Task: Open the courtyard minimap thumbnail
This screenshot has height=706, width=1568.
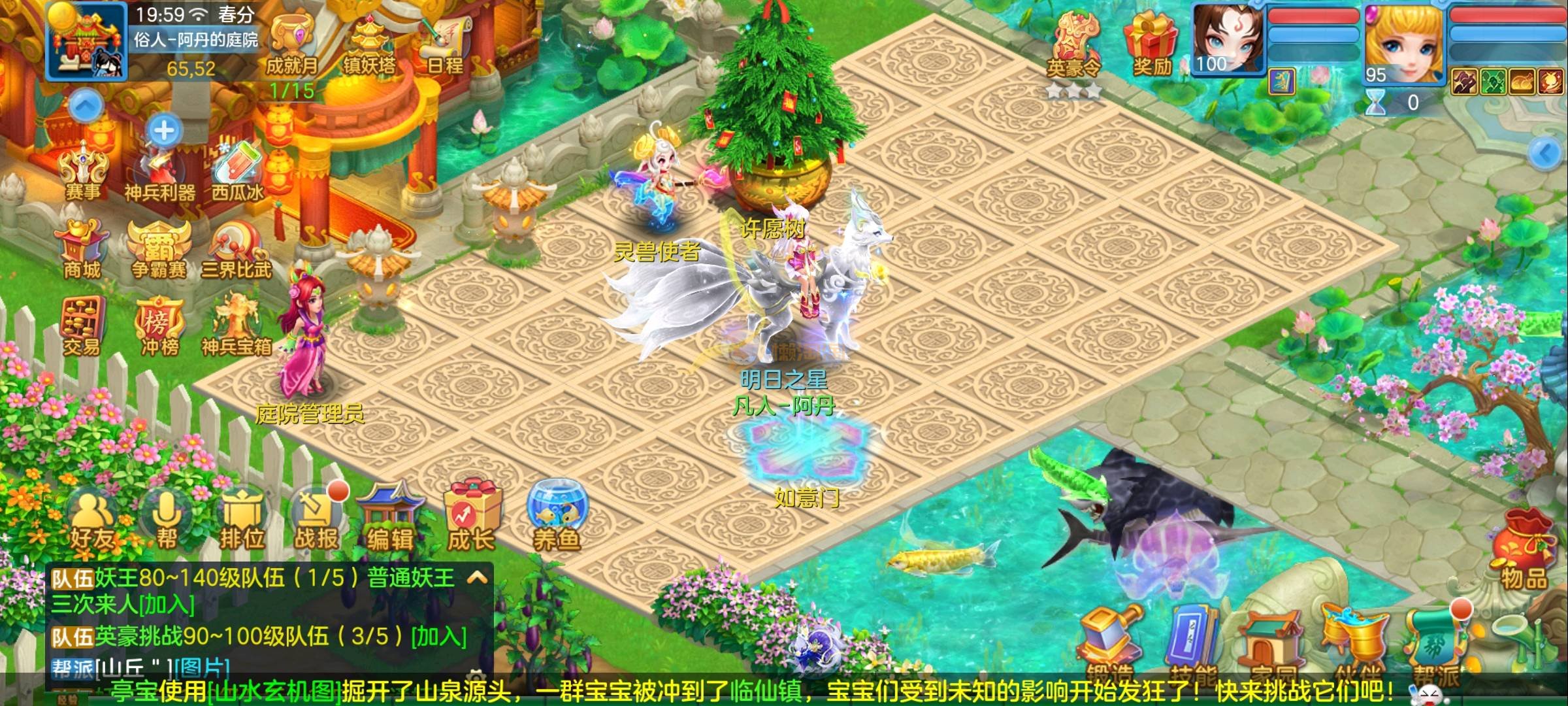Action: click(x=86, y=41)
